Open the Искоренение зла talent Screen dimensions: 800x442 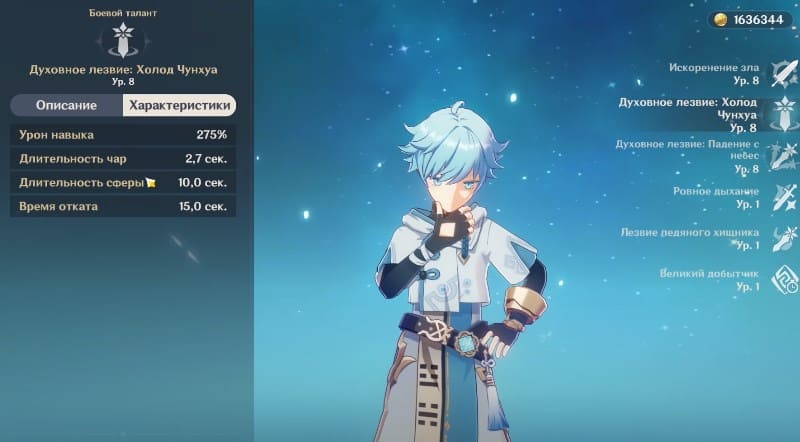pyautogui.click(x=780, y=73)
